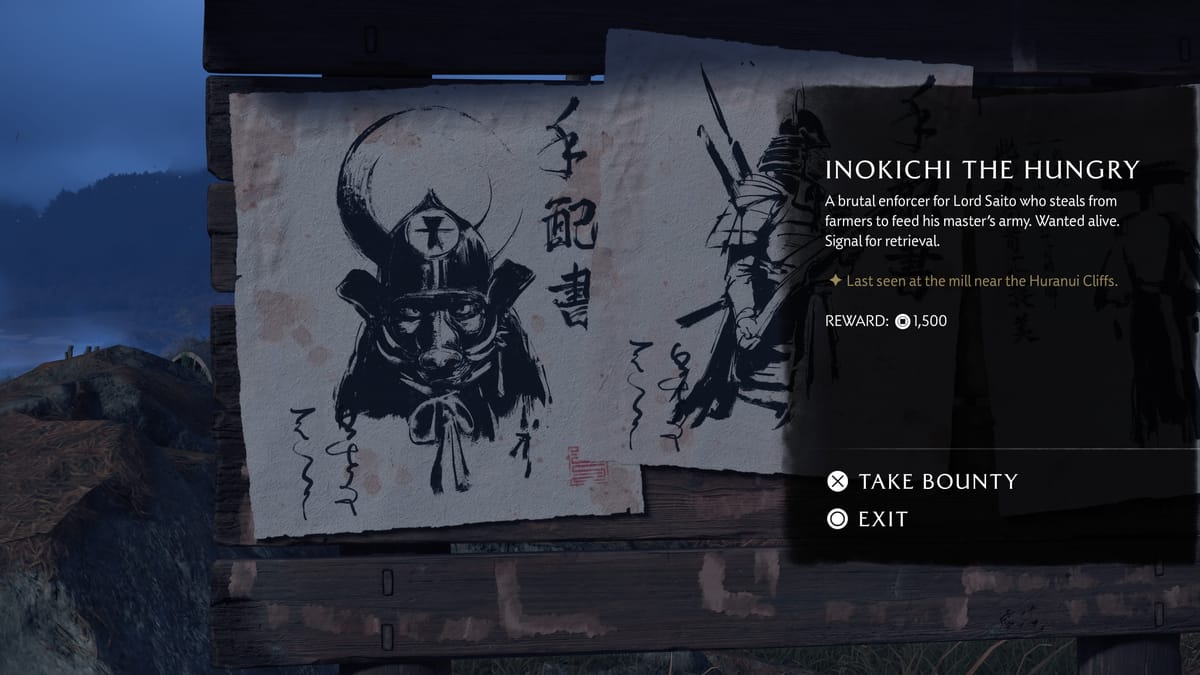Take the Inokichi the Hungry bounty
The image size is (1200, 675).
[921, 482]
